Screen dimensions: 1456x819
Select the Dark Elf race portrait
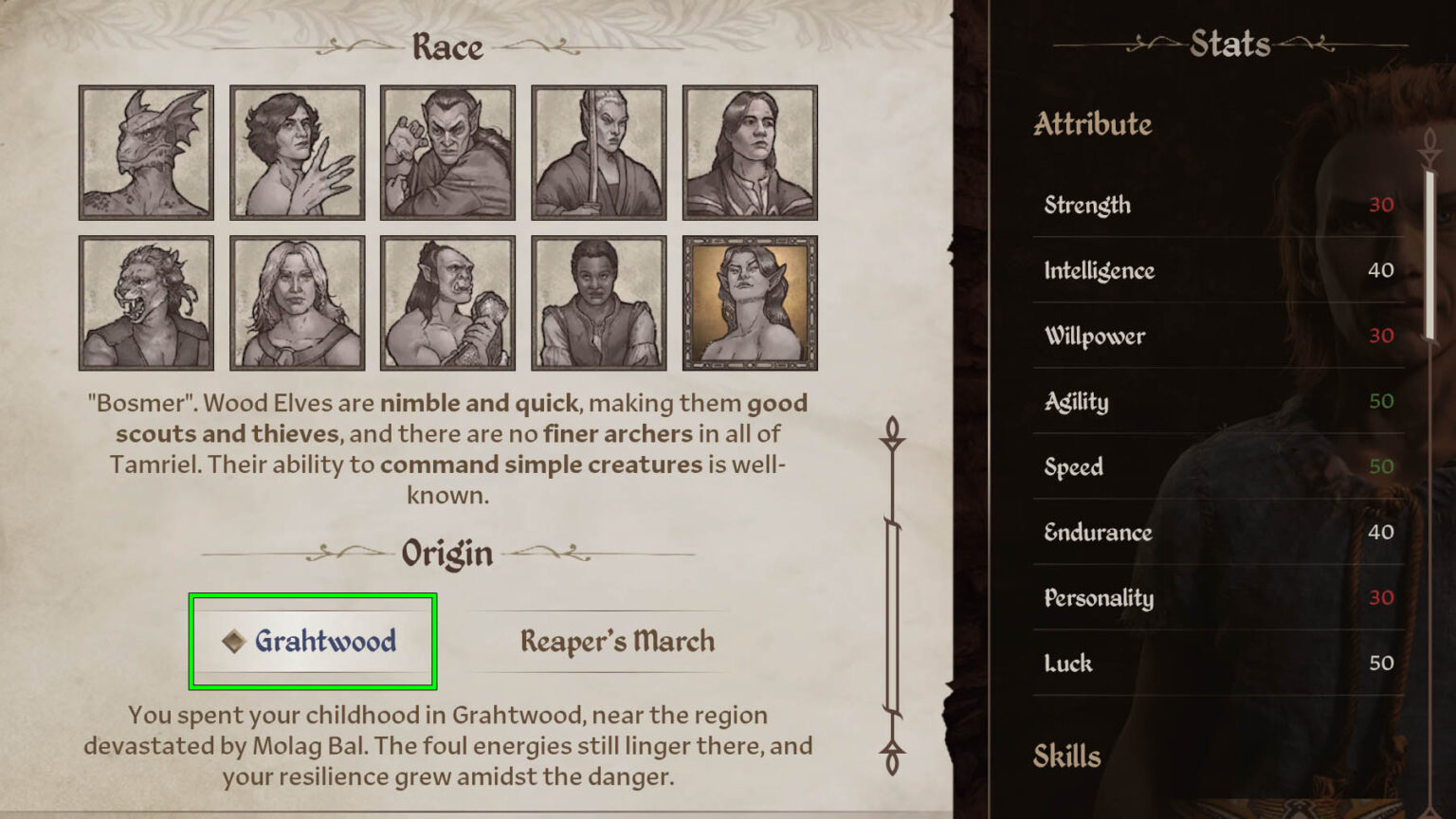[x=447, y=153]
